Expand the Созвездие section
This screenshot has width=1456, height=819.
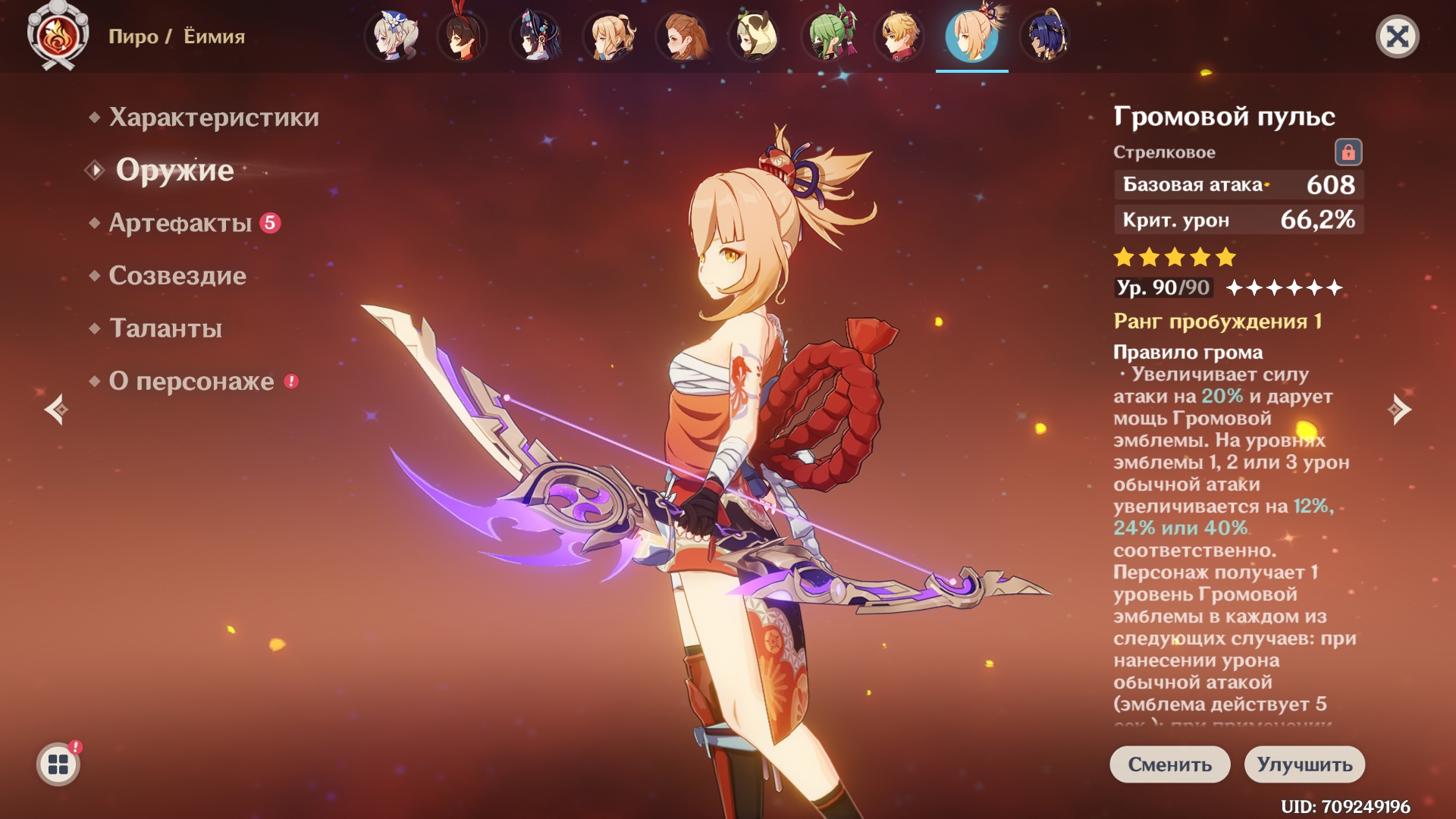176,276
